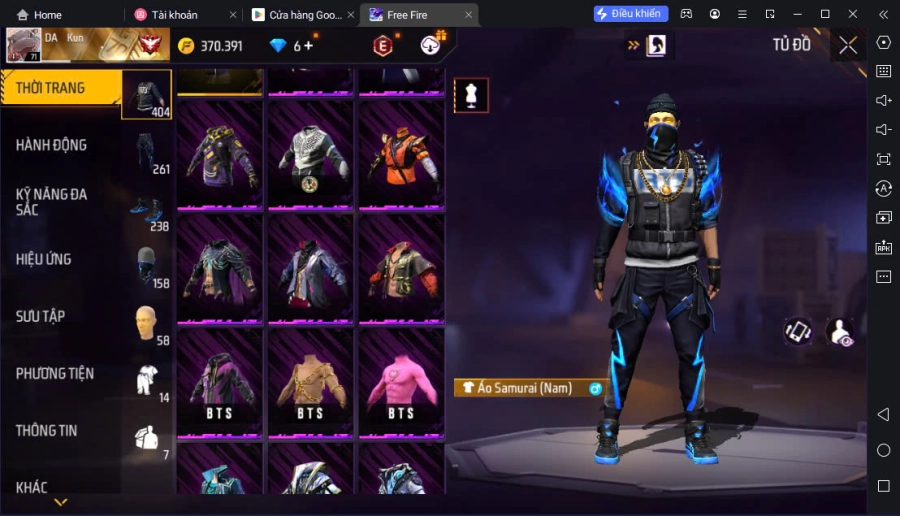Add diamonds with the plus button

pos(308,46)
